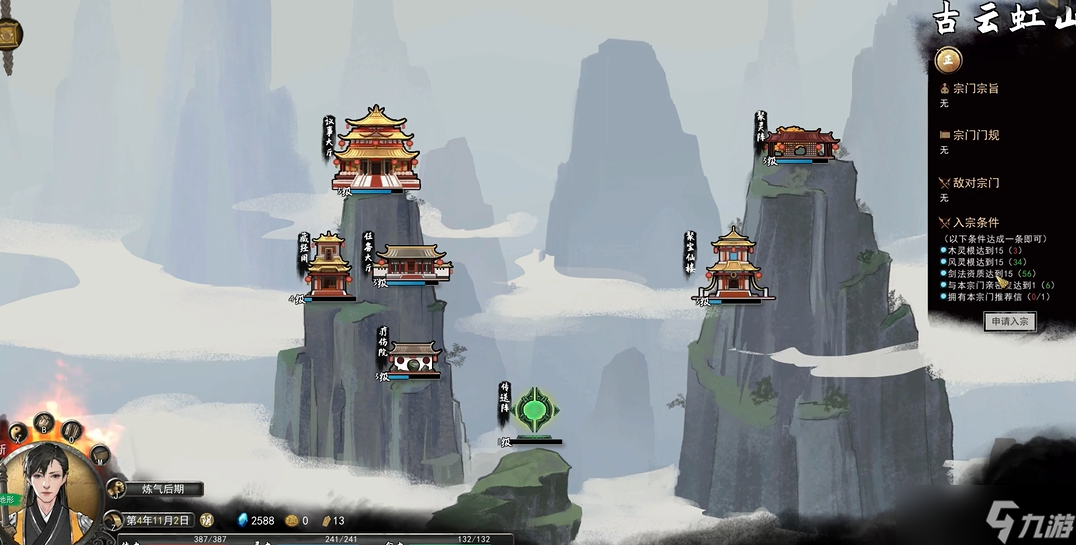Select the 任务大厅 mission hall

click(412, 263)
